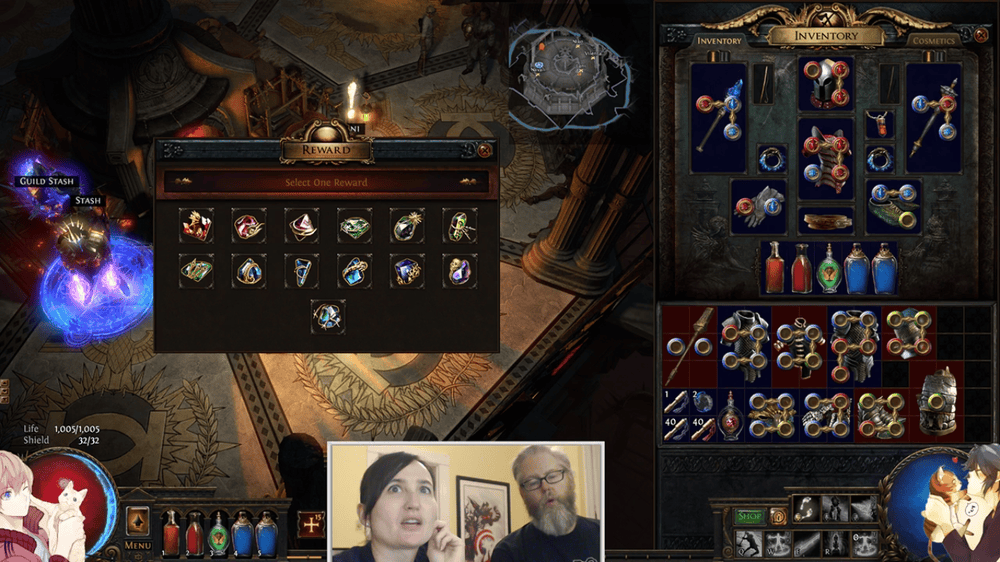1000x562 pixels.
Task: Pick the lone gem reward in the bottom row
Action: (x=327, y=316)
